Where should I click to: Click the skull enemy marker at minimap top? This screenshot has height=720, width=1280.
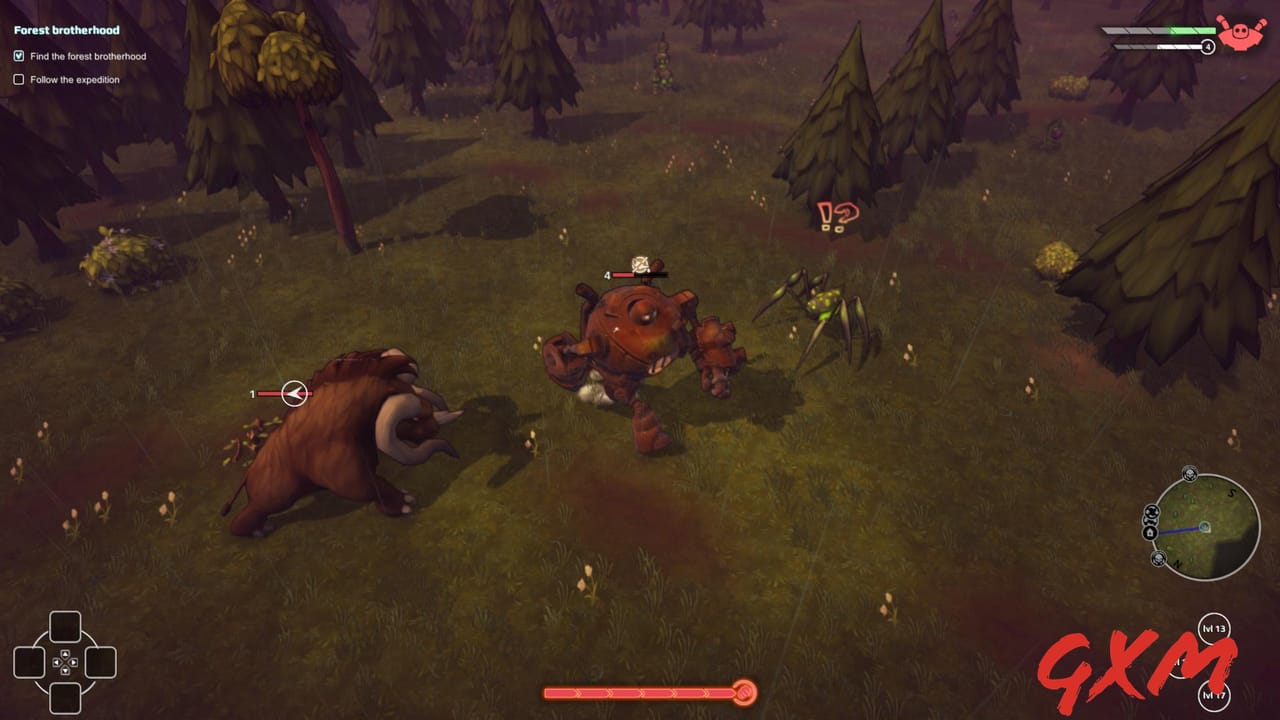(x=1190, y=473)
